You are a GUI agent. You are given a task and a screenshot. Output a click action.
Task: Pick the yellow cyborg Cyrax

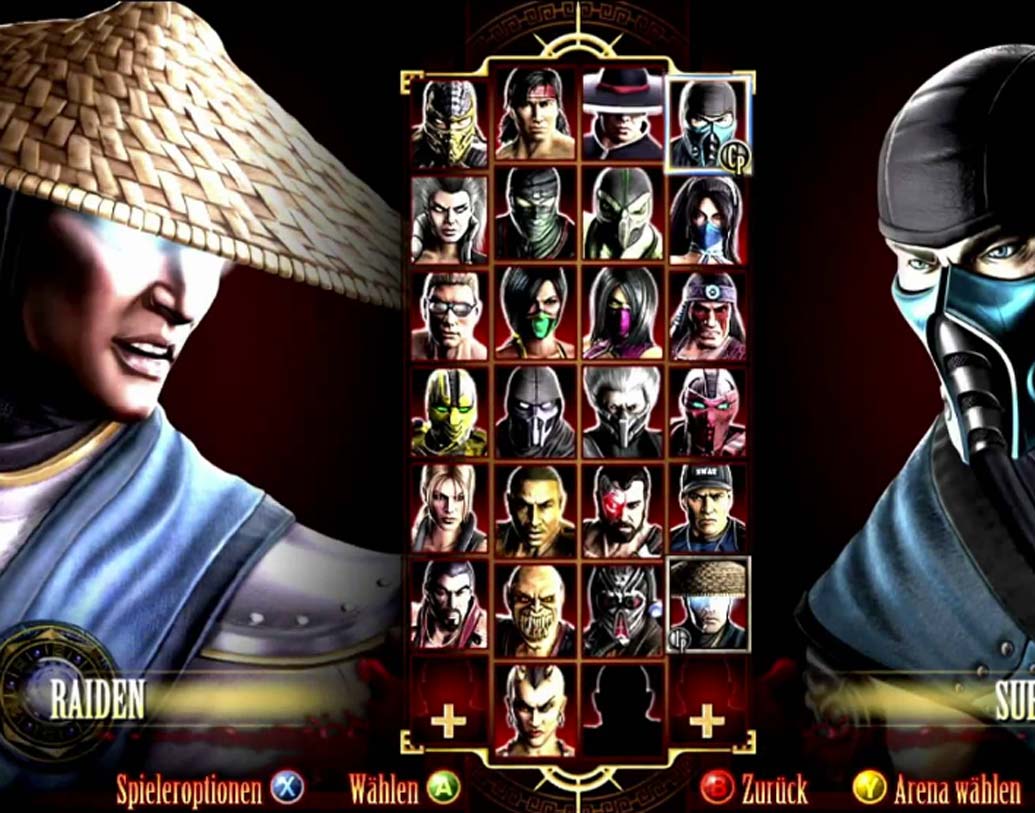pos(449,412)
